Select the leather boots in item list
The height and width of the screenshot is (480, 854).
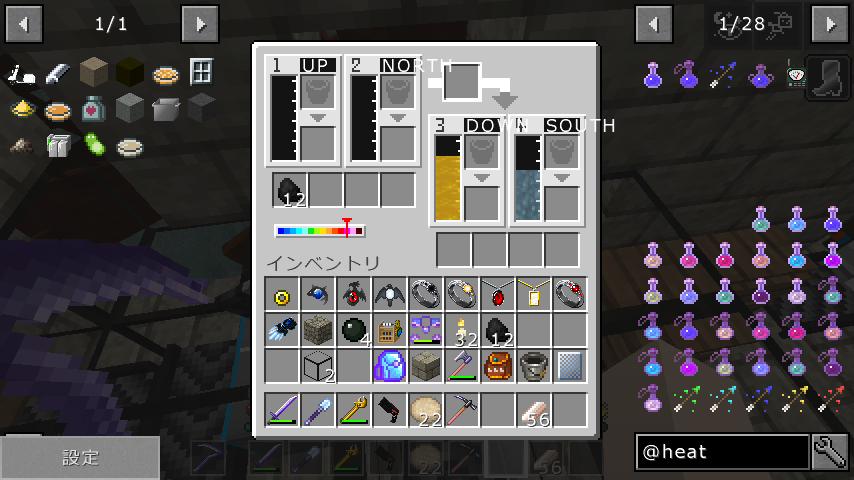pos(831,74)
